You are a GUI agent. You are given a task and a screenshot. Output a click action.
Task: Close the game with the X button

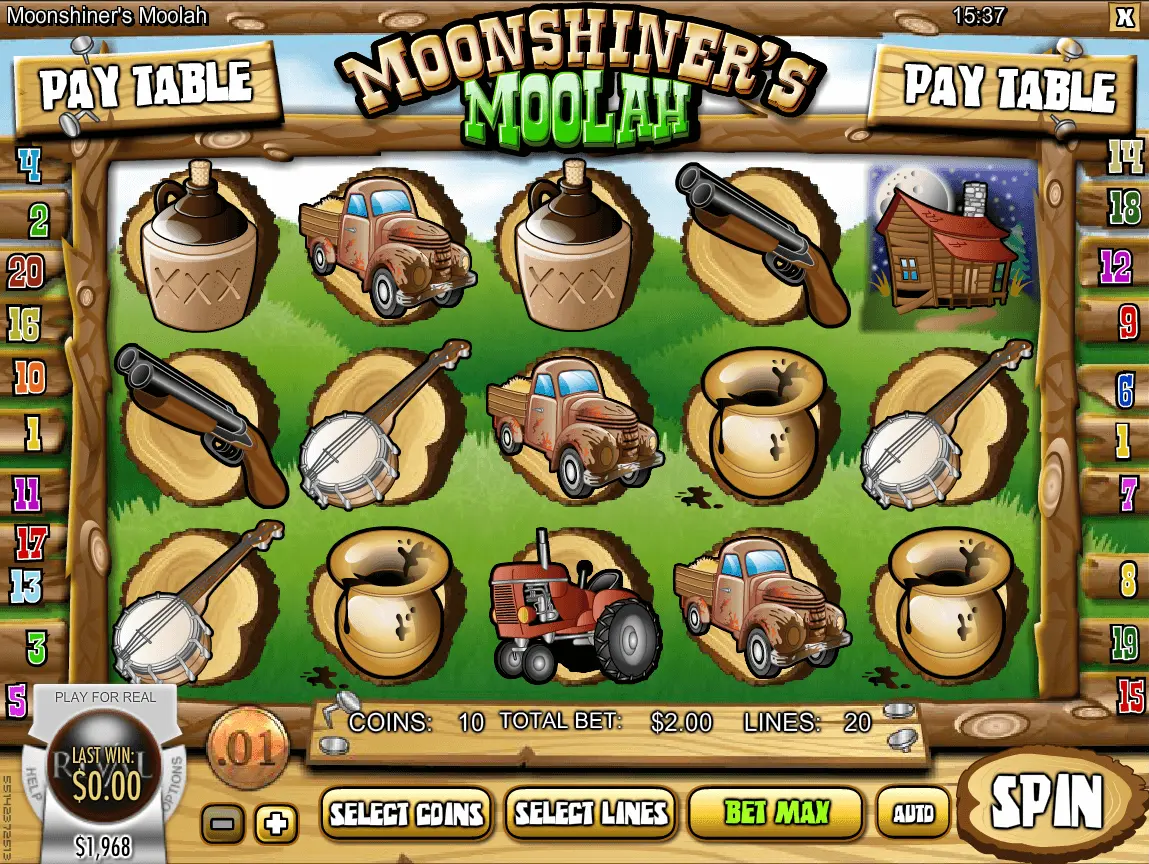point(1124,16)
